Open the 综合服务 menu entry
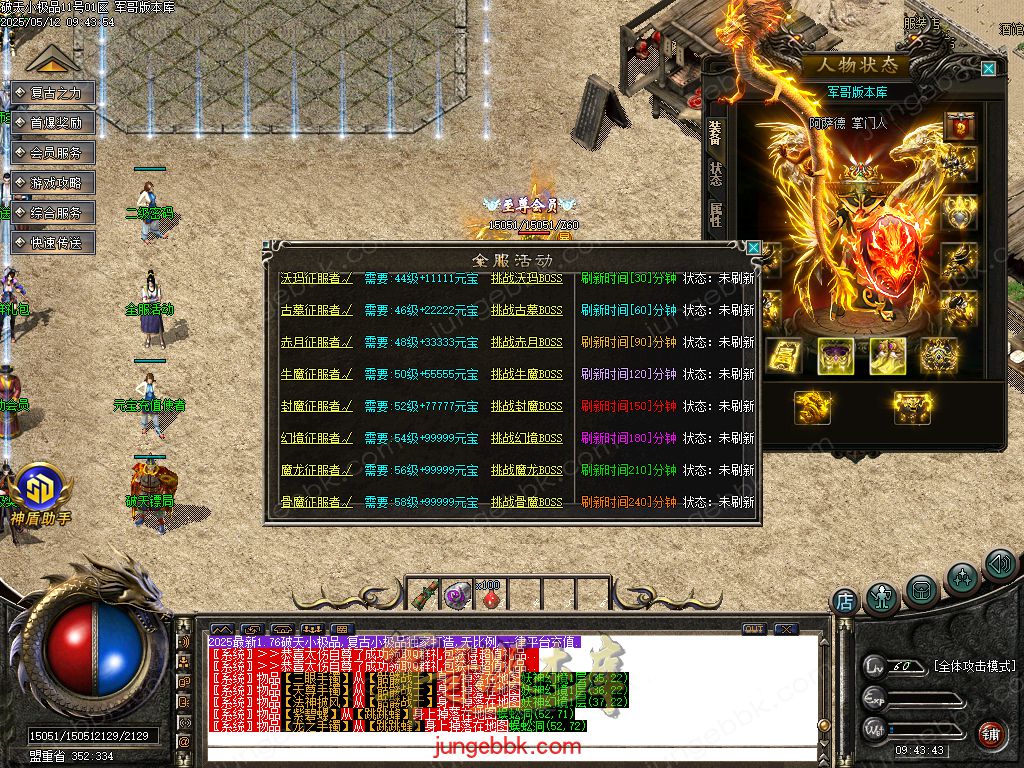The image size is (1024, 768). click(x=55, y=213)
